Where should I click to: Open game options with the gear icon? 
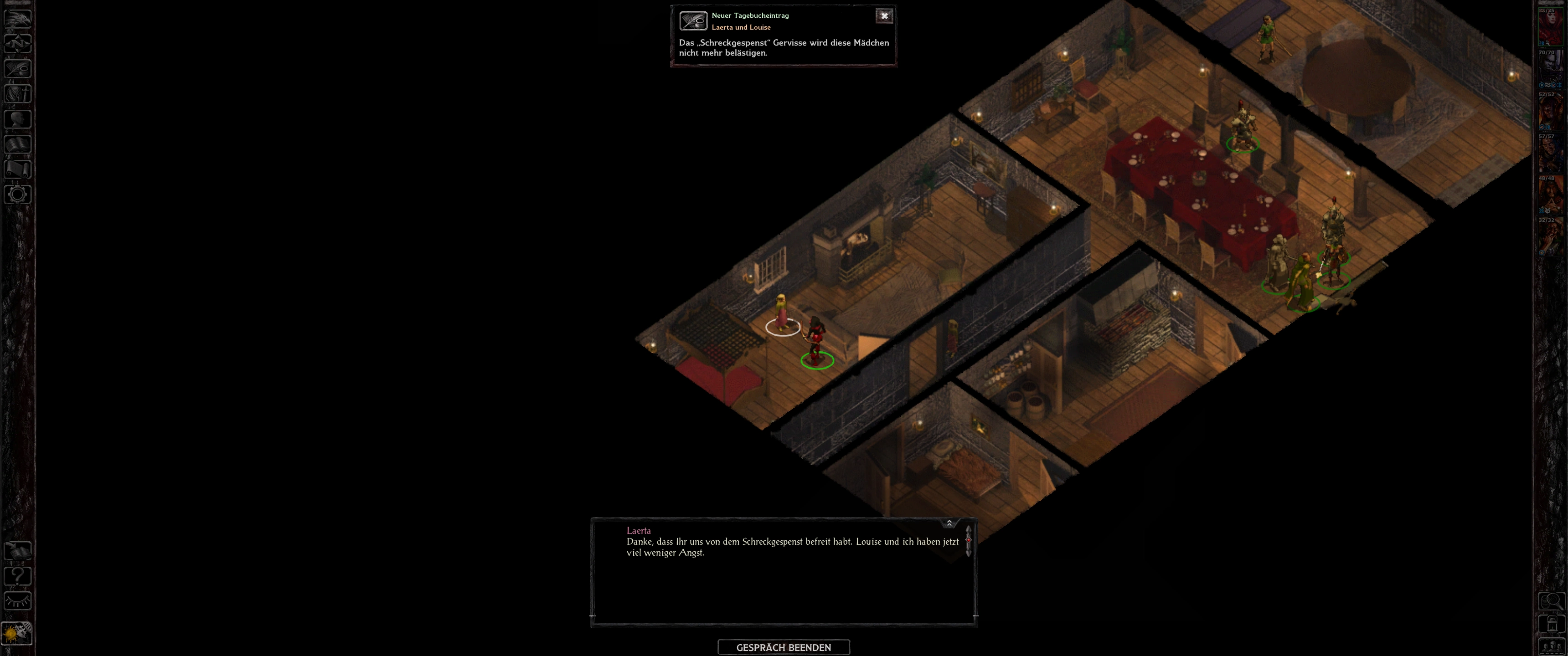18,195
